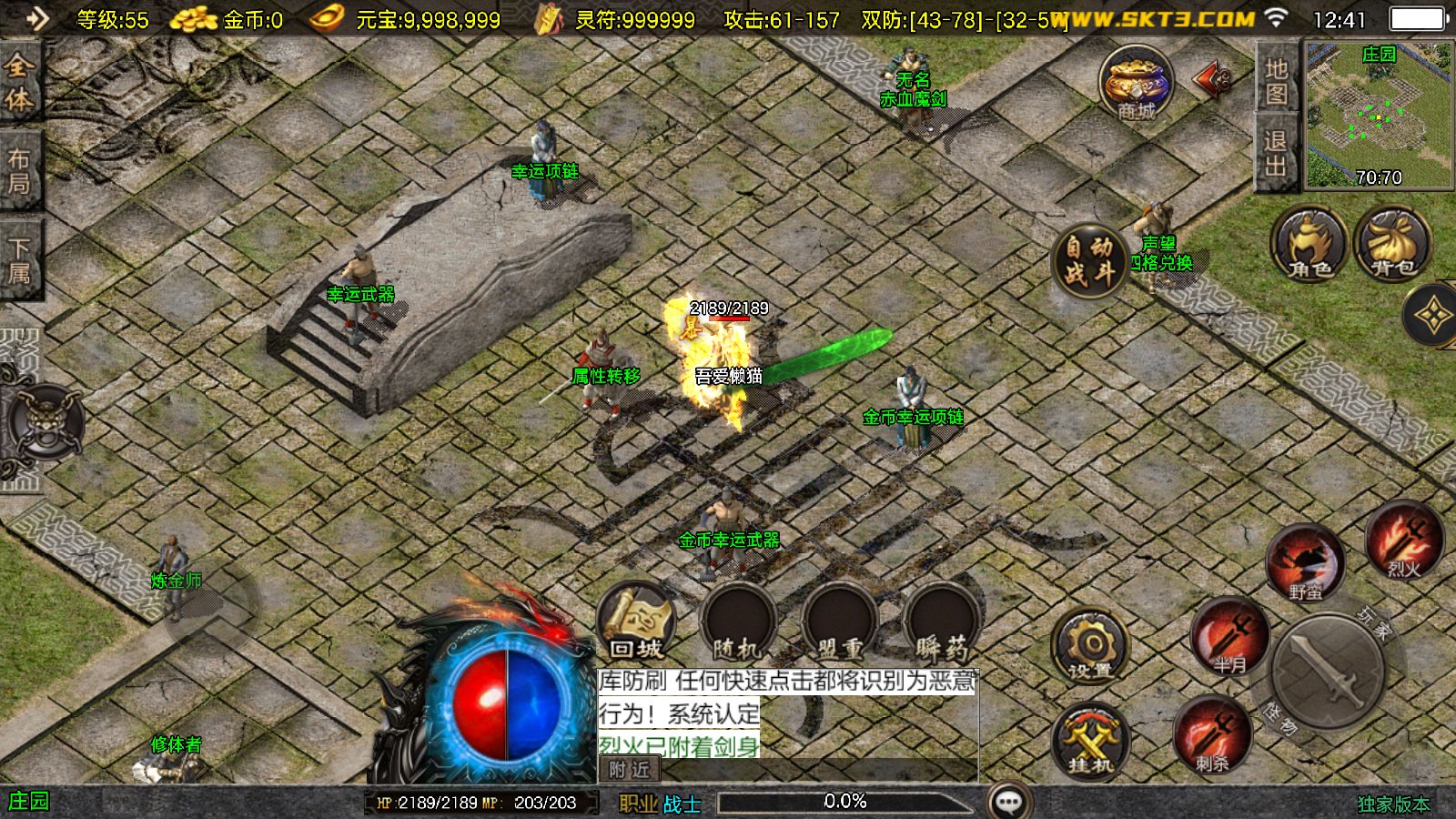The height and width of the screenshot is (819, 1456).
Task: Open the 背包 bag inventory
Action: tap(1392, 244)
